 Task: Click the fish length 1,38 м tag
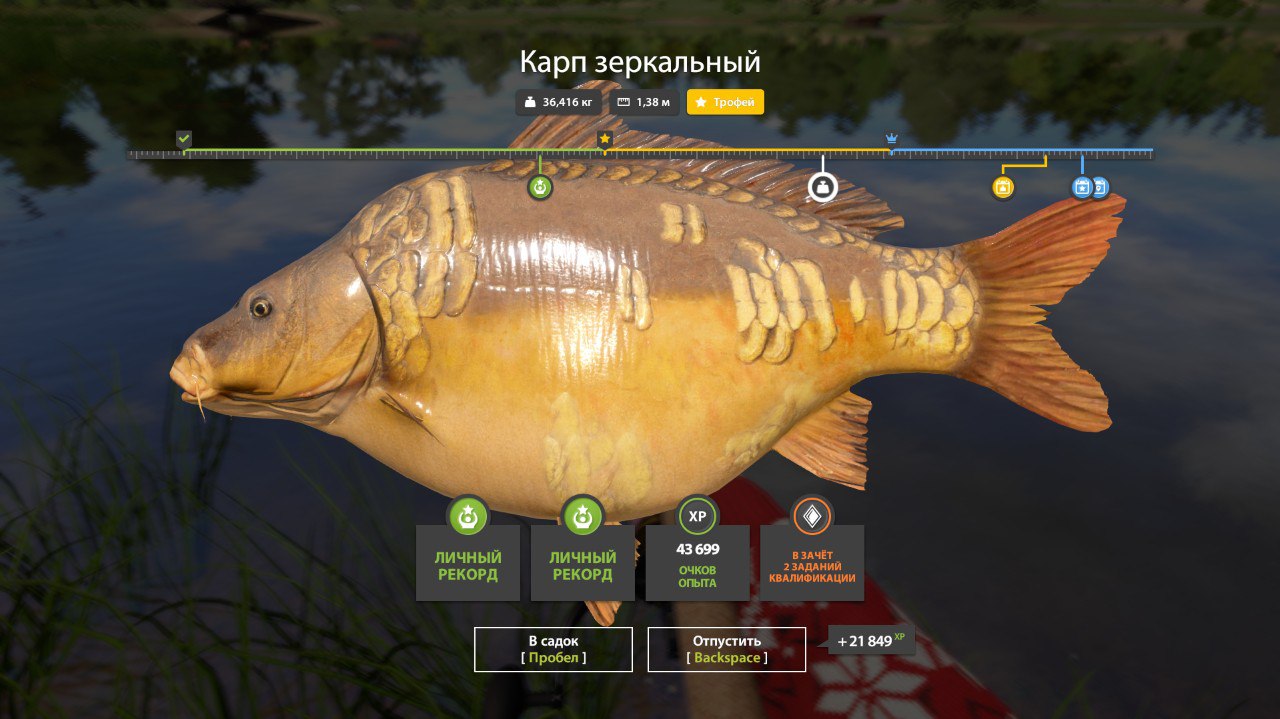[x=644, y=102]
